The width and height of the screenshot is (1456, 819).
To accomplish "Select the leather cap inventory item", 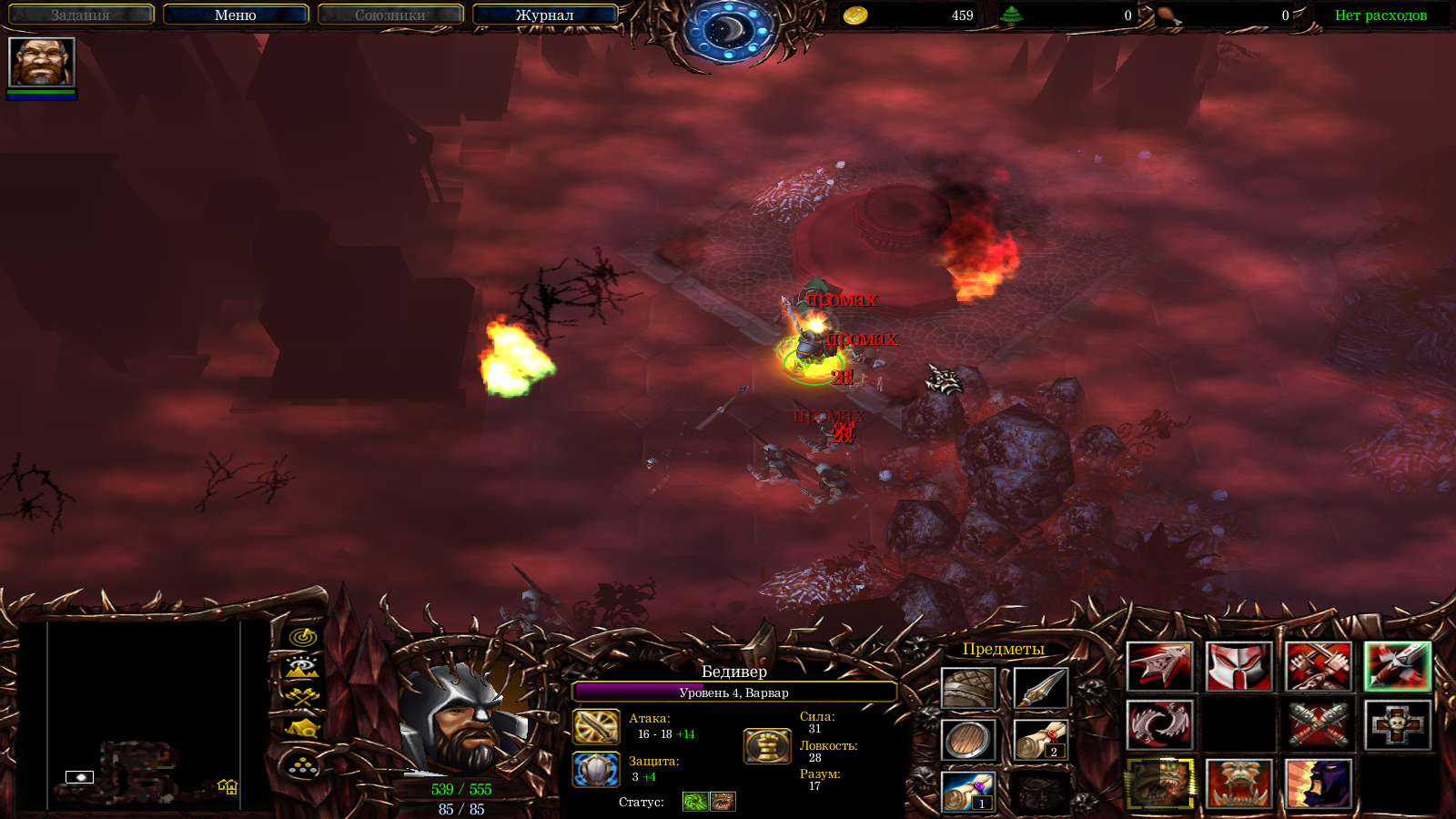I will click(x=968, y=689).
